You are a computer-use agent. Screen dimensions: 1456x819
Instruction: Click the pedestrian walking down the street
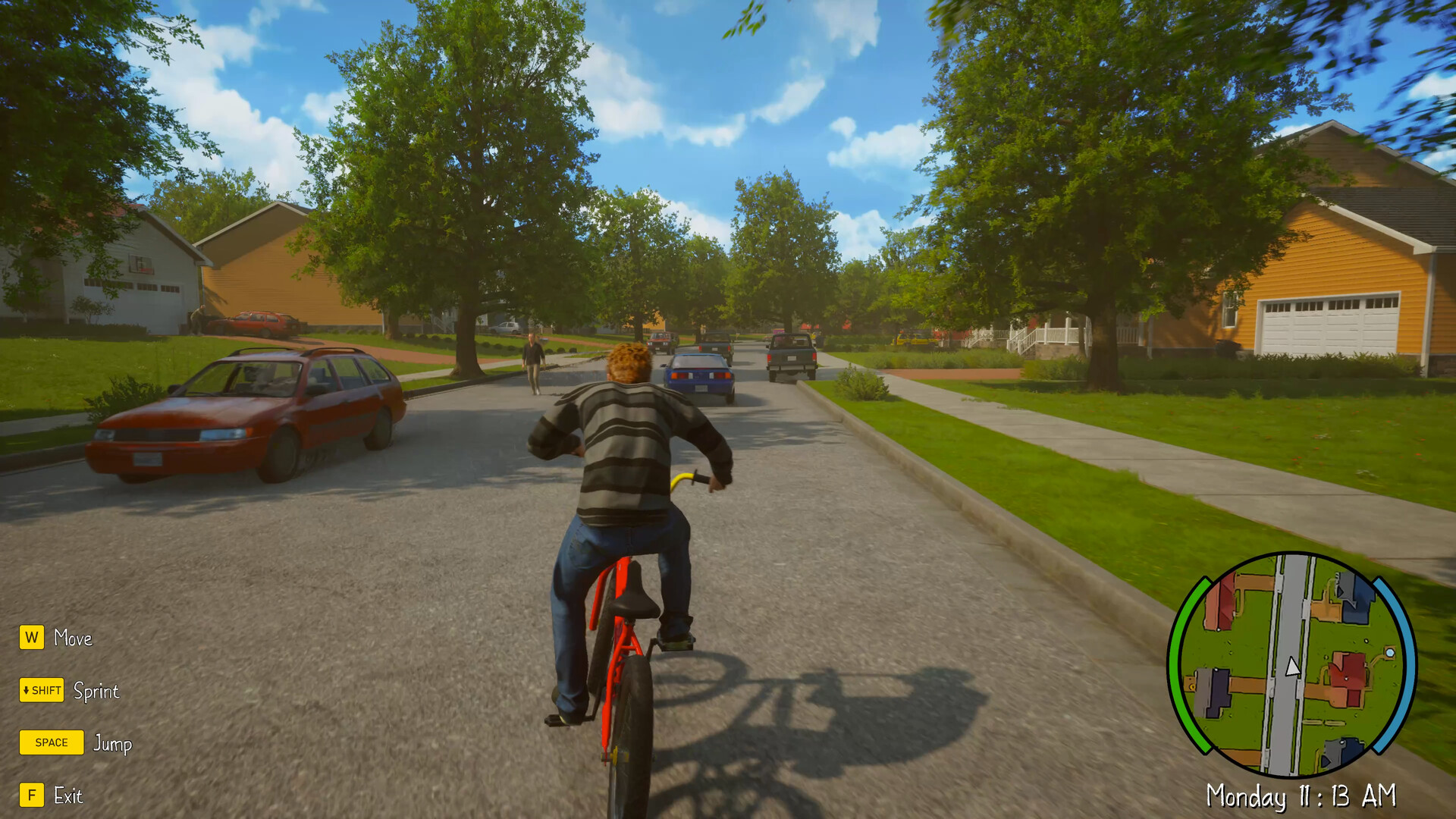(x=533, y=356)
